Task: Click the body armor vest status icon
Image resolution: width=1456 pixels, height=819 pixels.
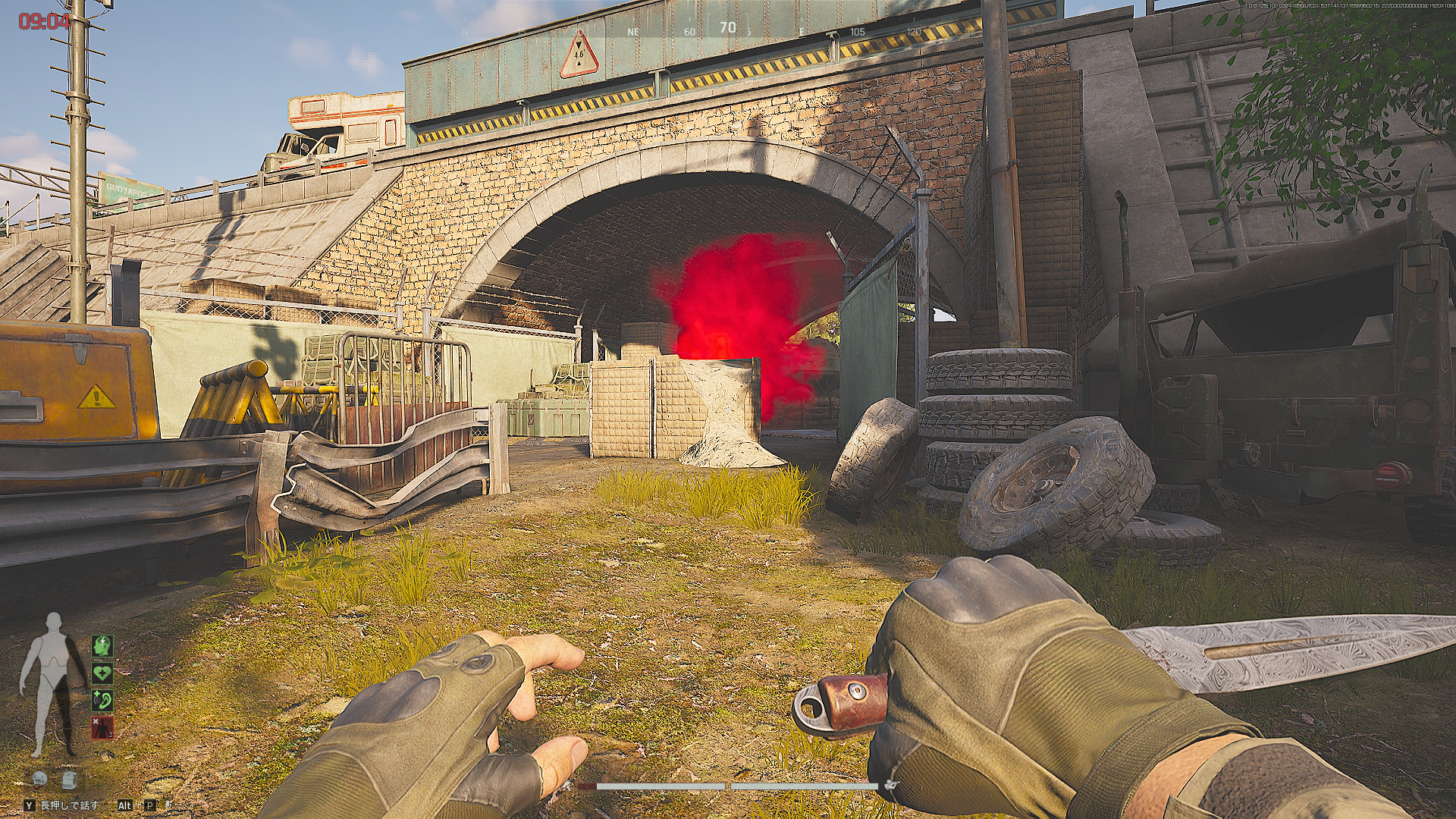Action: coord(69,779)
